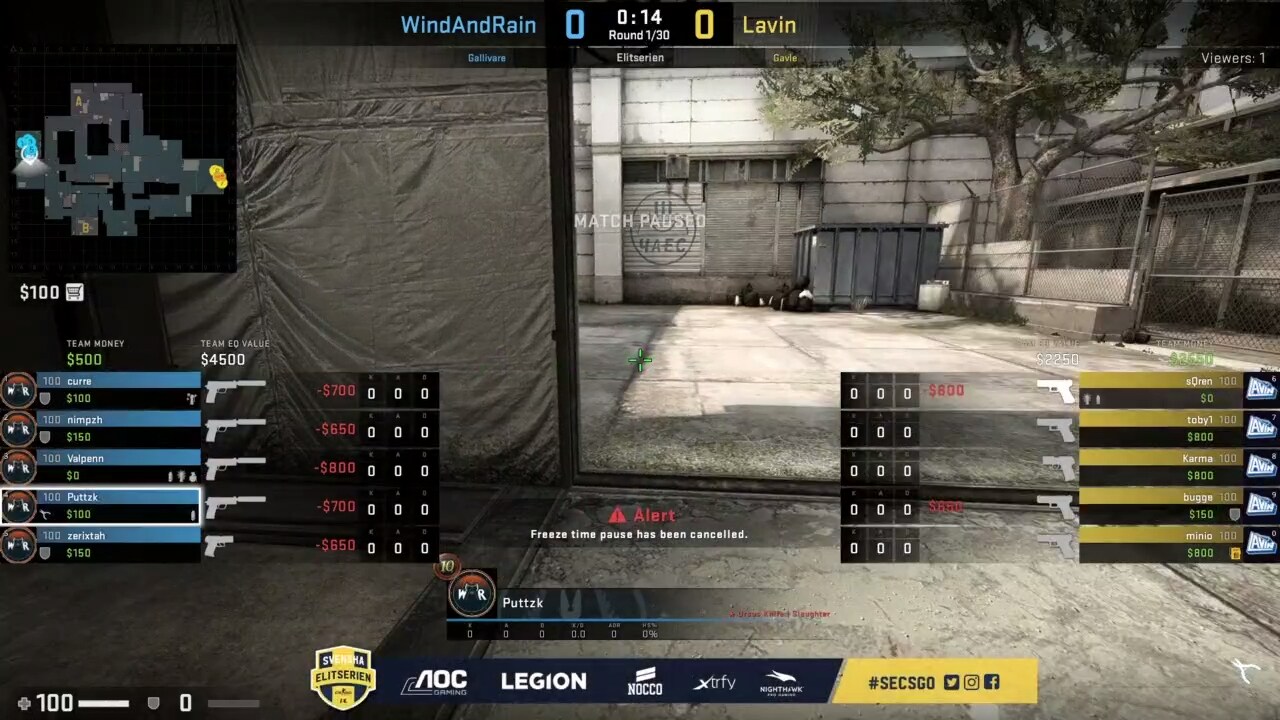Screen dimensions: 1280x720
Task: Click the Puttzk spectated player nameplate
Action: coord(523,602)
